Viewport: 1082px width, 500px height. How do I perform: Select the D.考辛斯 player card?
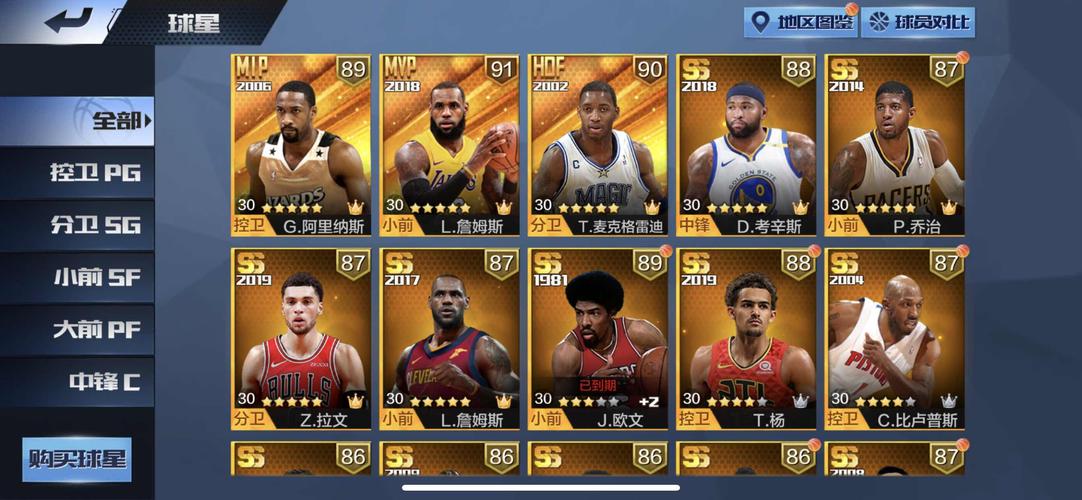(x=747, y=145)
